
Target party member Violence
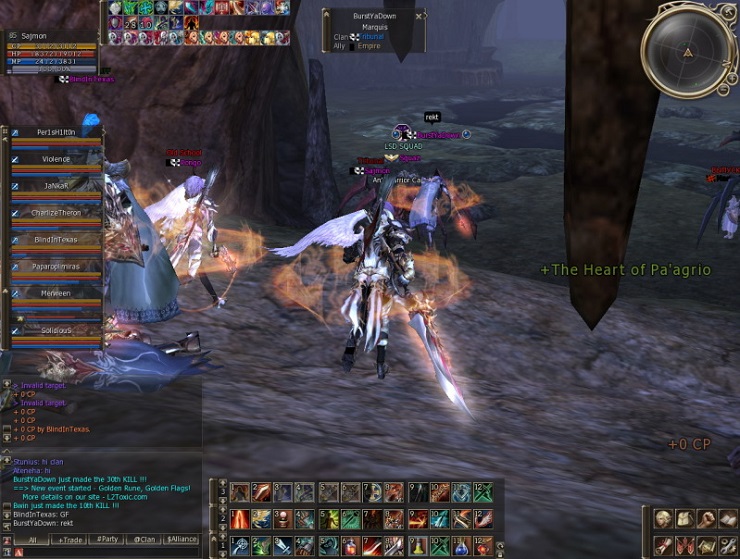click(x=56, y=159)
